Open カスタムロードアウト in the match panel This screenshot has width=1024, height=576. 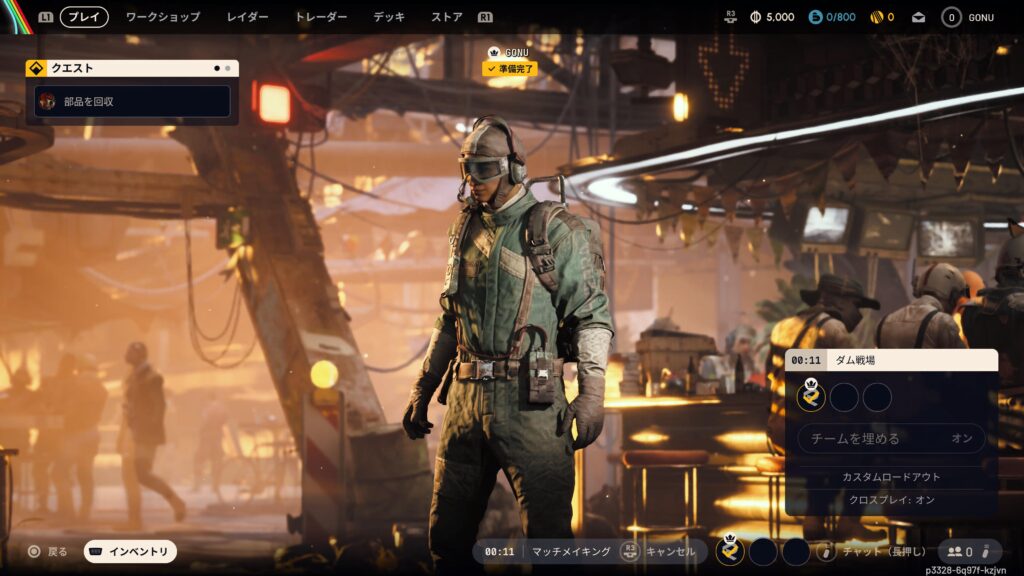point(890,477)
